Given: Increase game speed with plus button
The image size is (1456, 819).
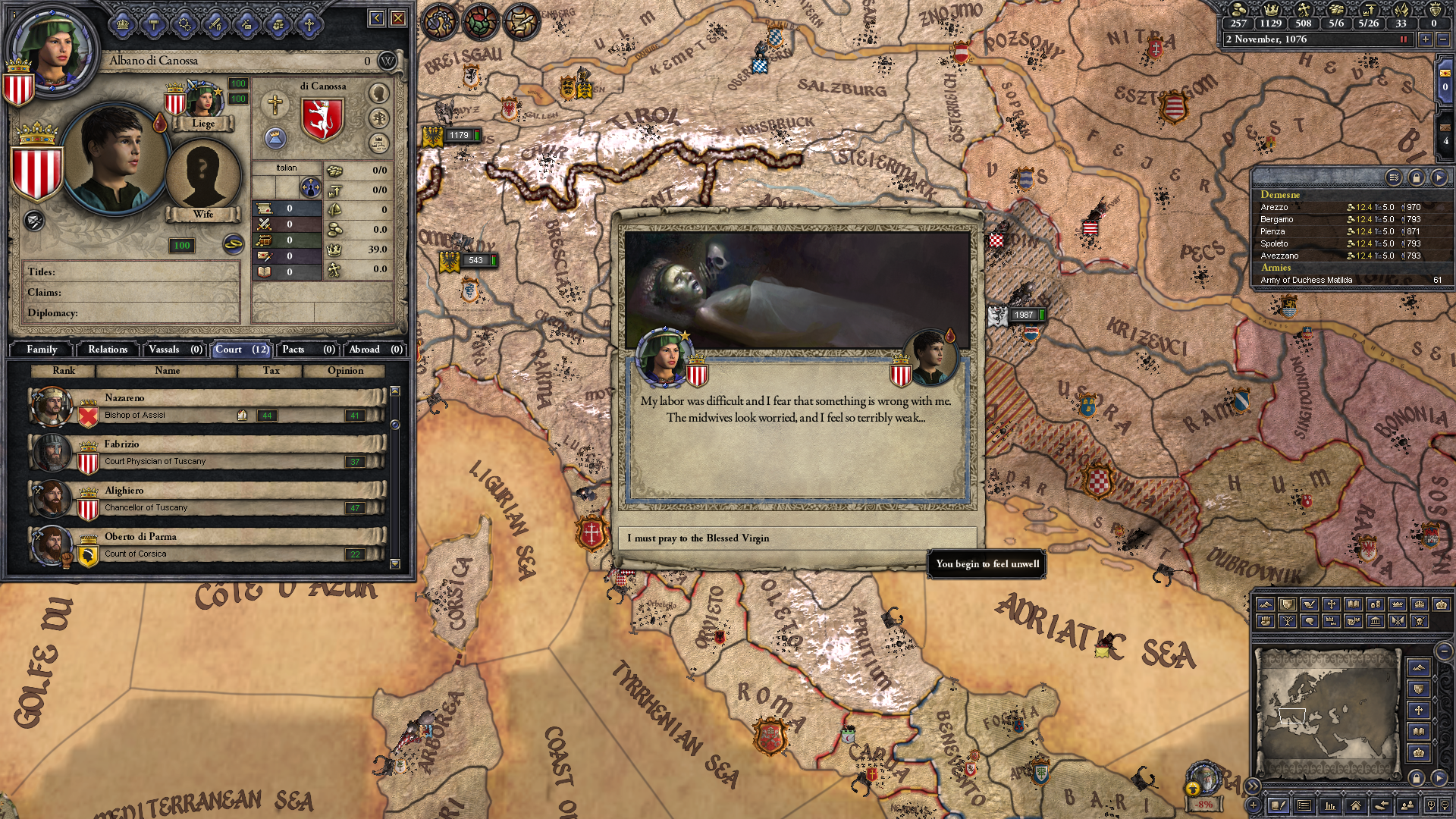Looking at the screenshot, I should click(1426, 39).
